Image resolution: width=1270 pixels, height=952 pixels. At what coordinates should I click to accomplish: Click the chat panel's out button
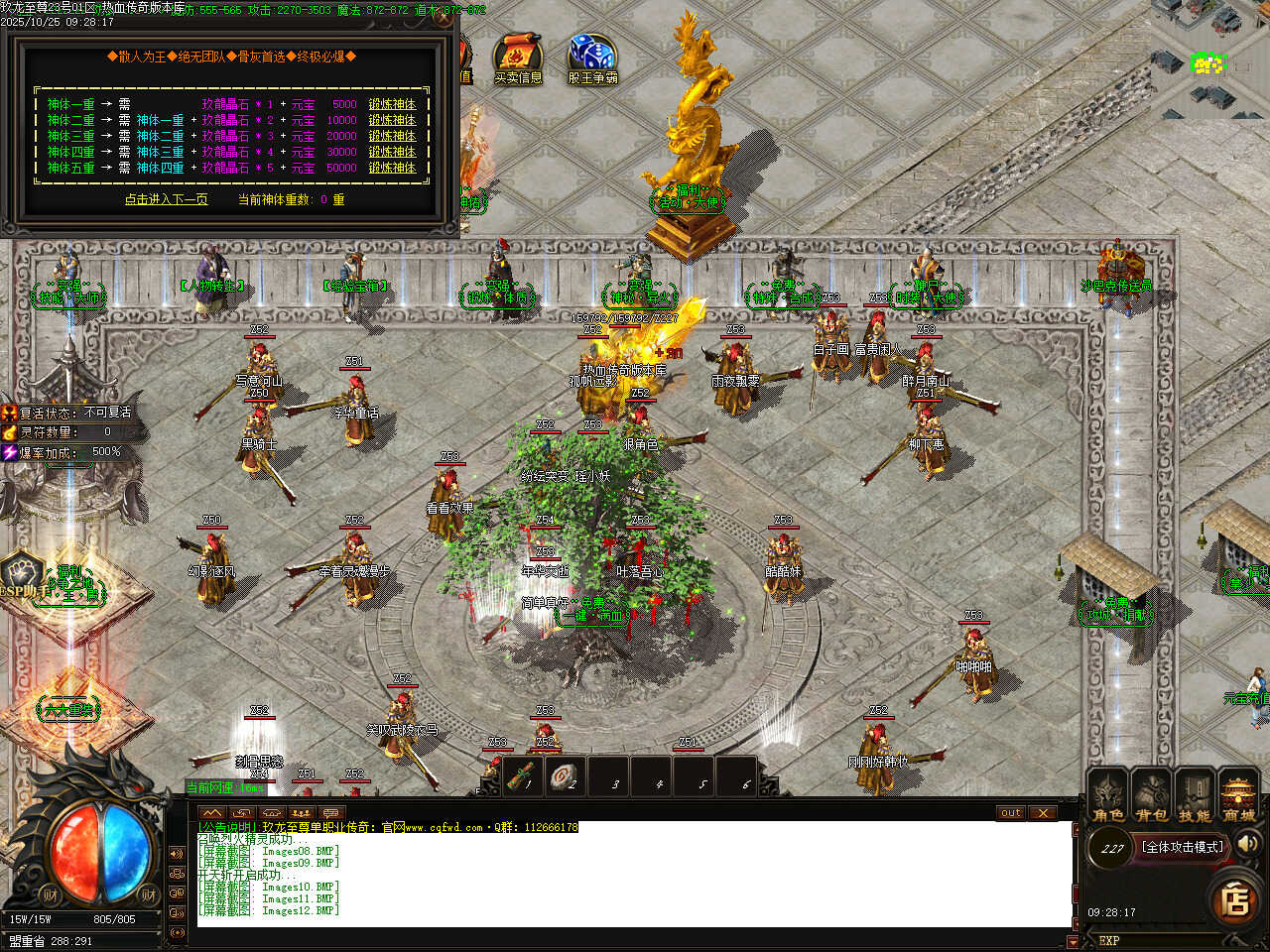point(1010,813)
